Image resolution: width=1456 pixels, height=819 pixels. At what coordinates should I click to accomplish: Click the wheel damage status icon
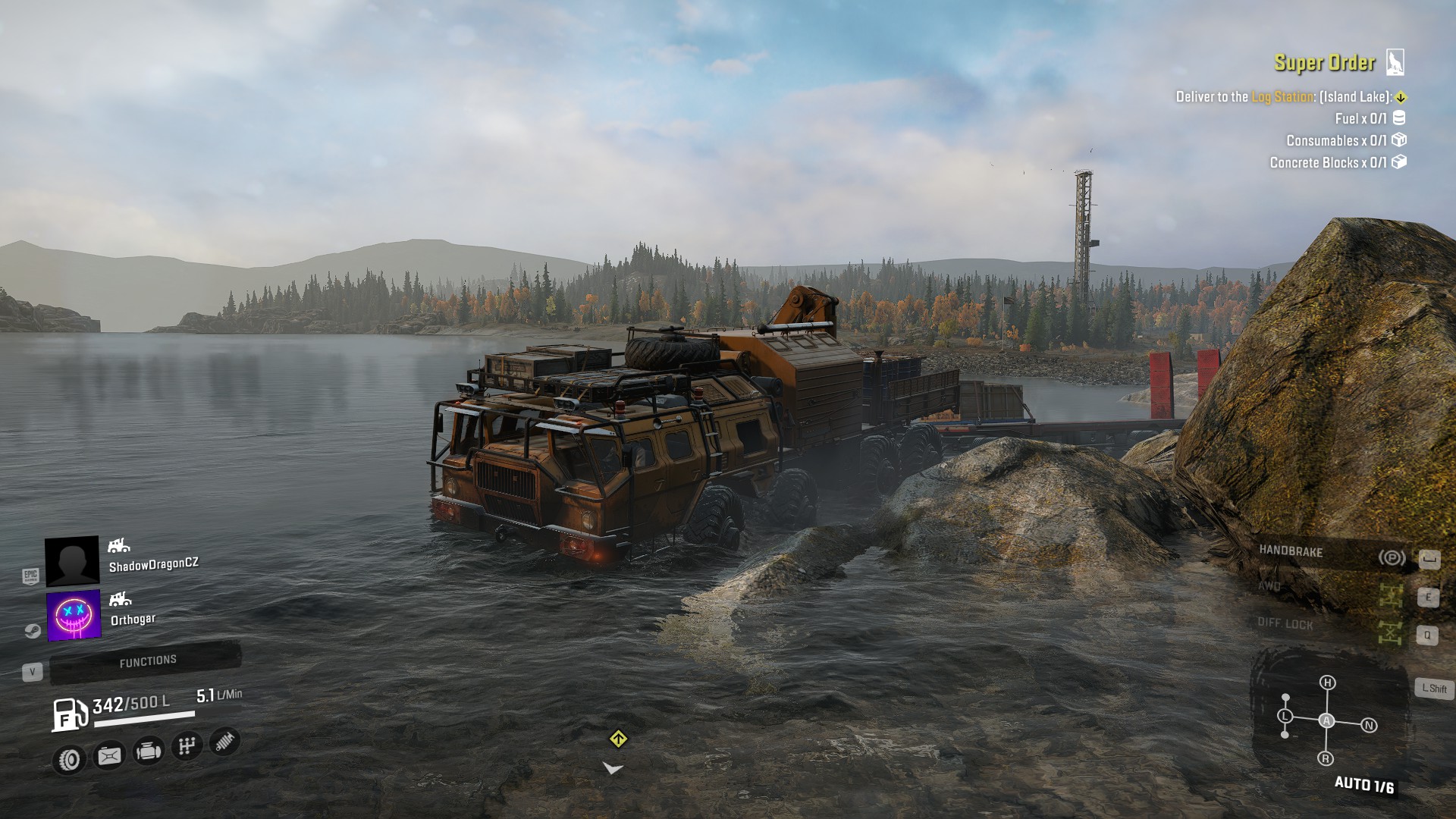[70, 759]
